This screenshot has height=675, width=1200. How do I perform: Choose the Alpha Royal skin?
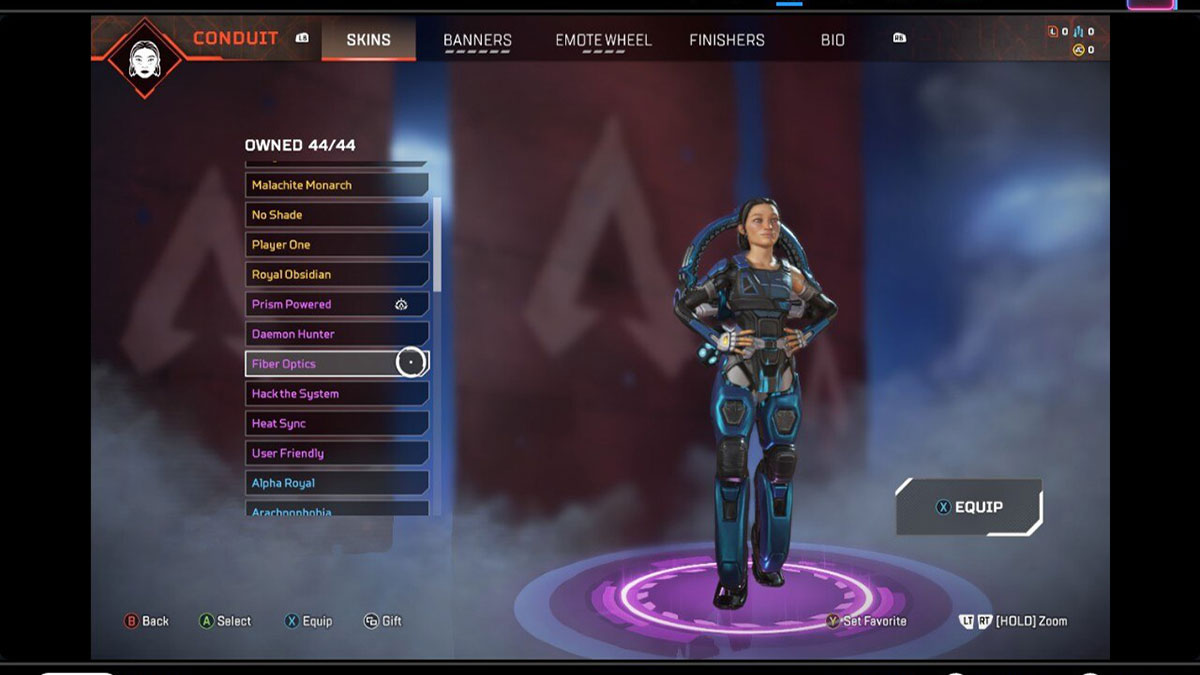click(336, 483)
